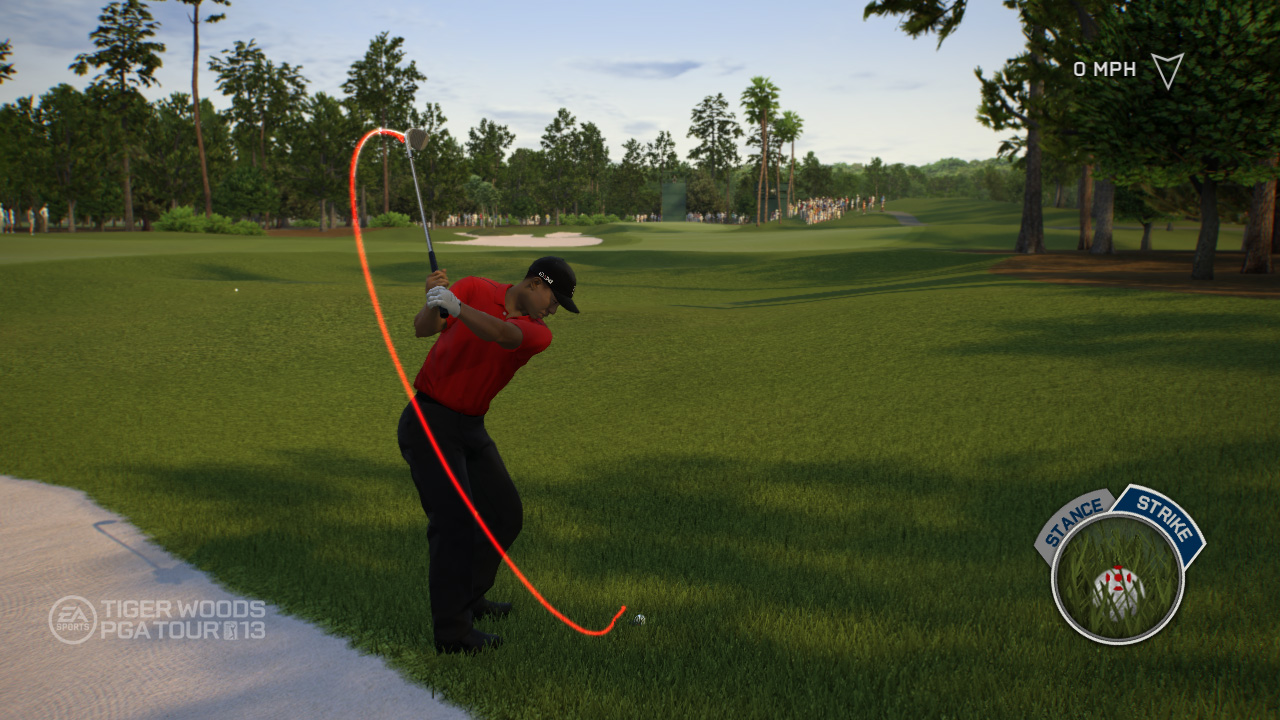Click the downward wind chevron indicator
Viewport: 1280px width, 720px height.
(x=1168, y=72)
